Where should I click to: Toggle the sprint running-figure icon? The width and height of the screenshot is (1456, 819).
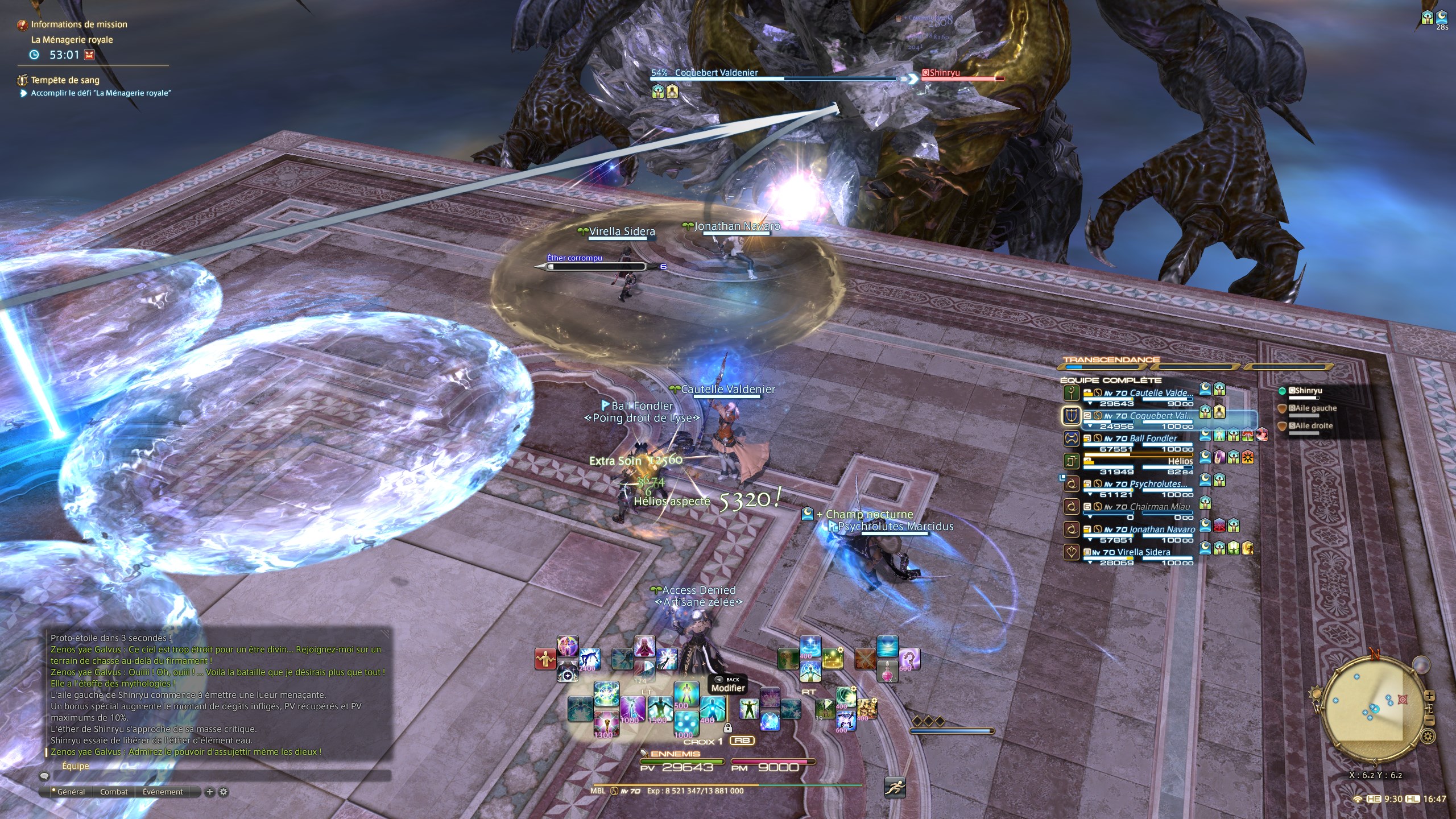895,787
